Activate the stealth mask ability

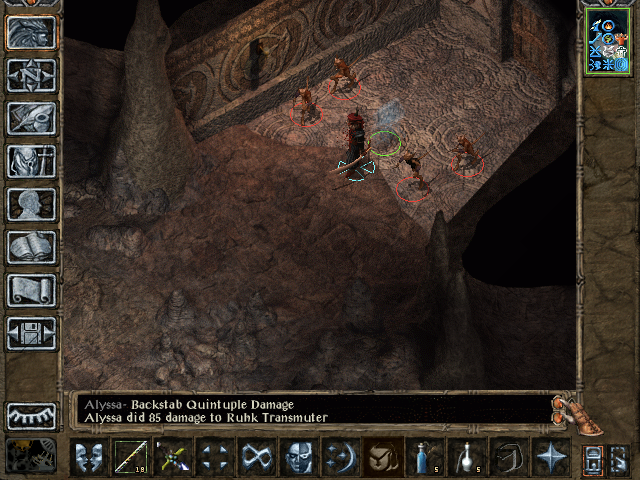click(88, 457)
